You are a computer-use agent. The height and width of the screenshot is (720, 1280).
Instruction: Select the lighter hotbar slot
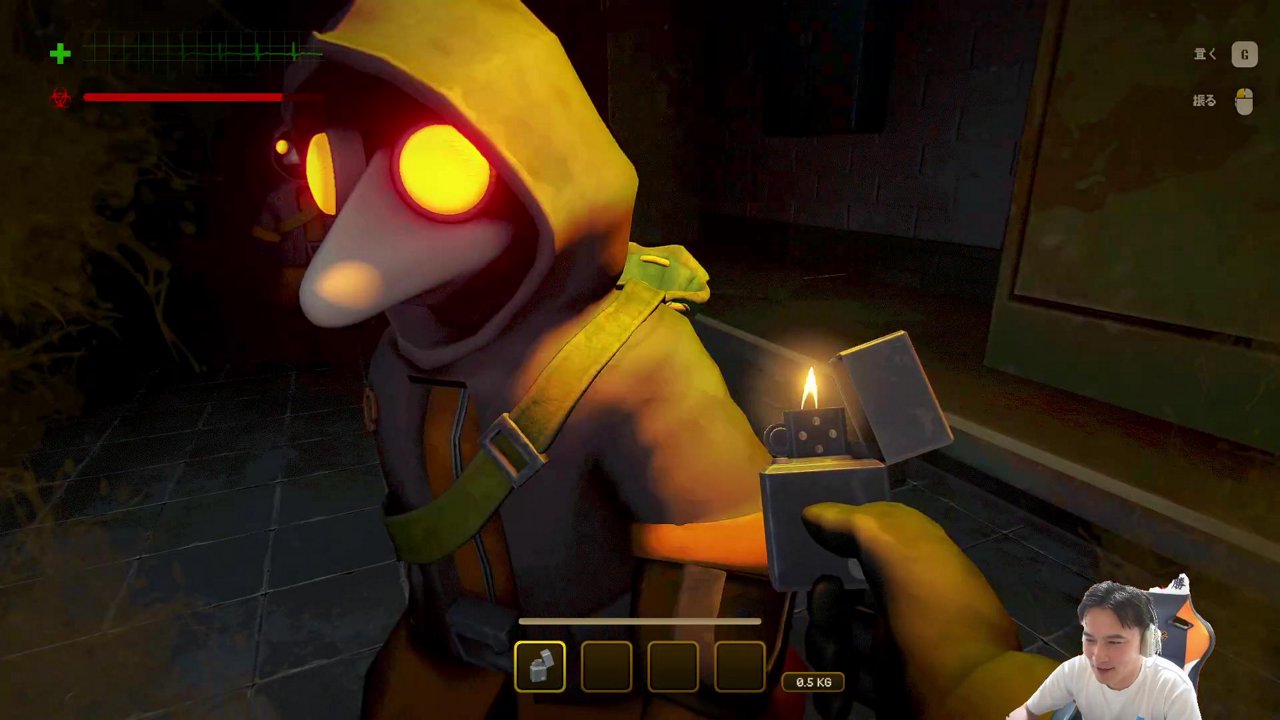[x=540, y=667]
